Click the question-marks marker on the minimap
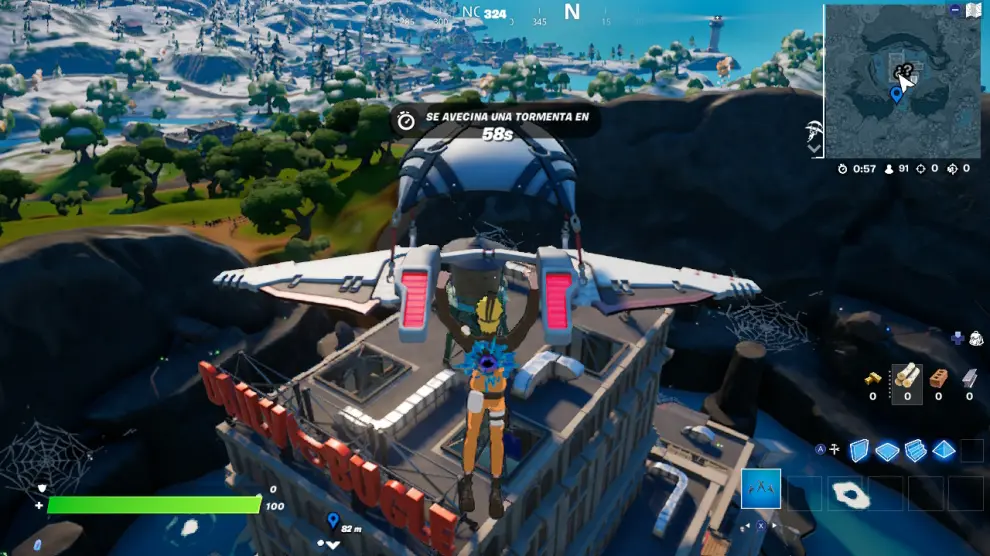 903,72
